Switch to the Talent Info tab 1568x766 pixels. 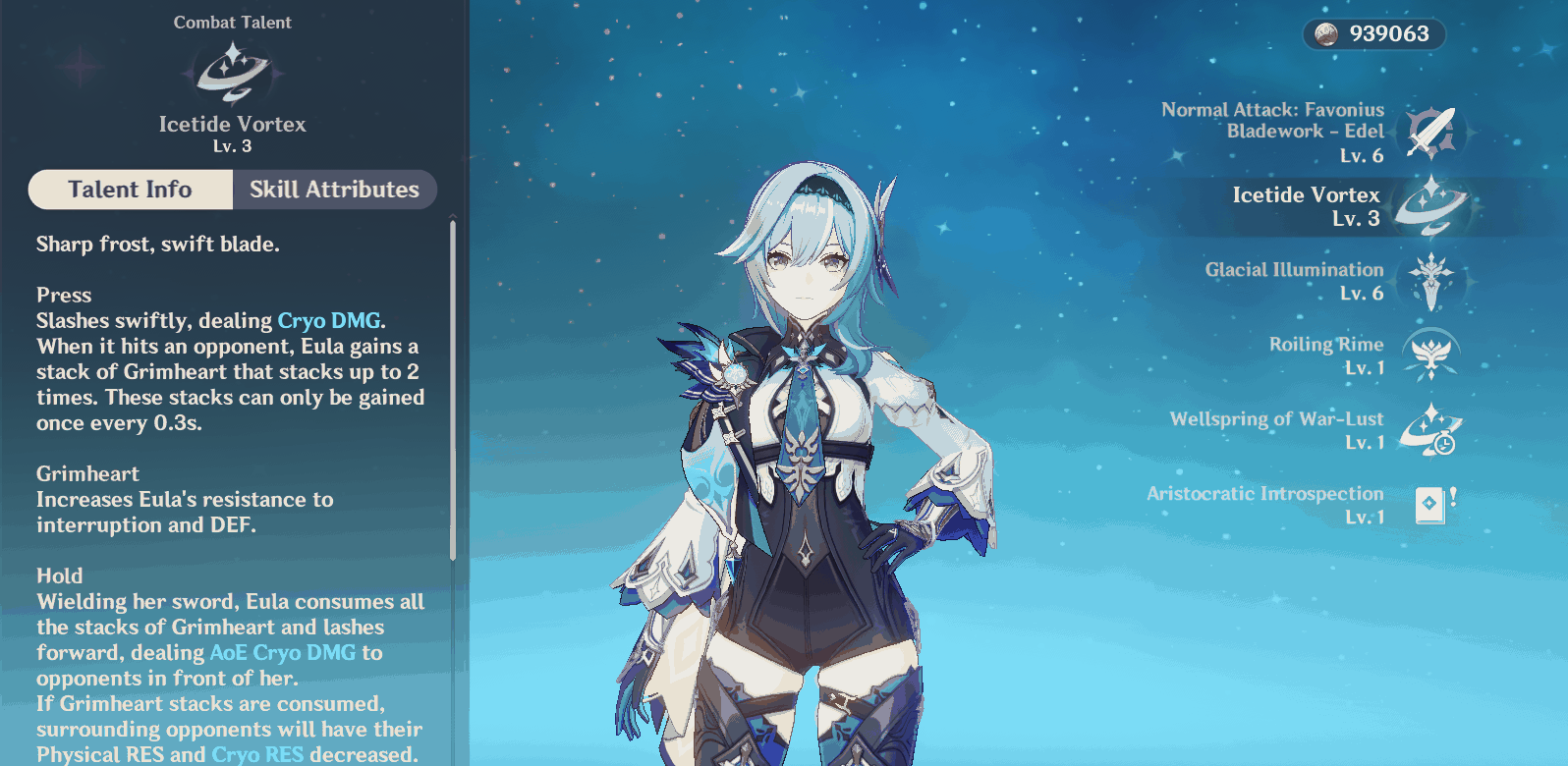130,190
